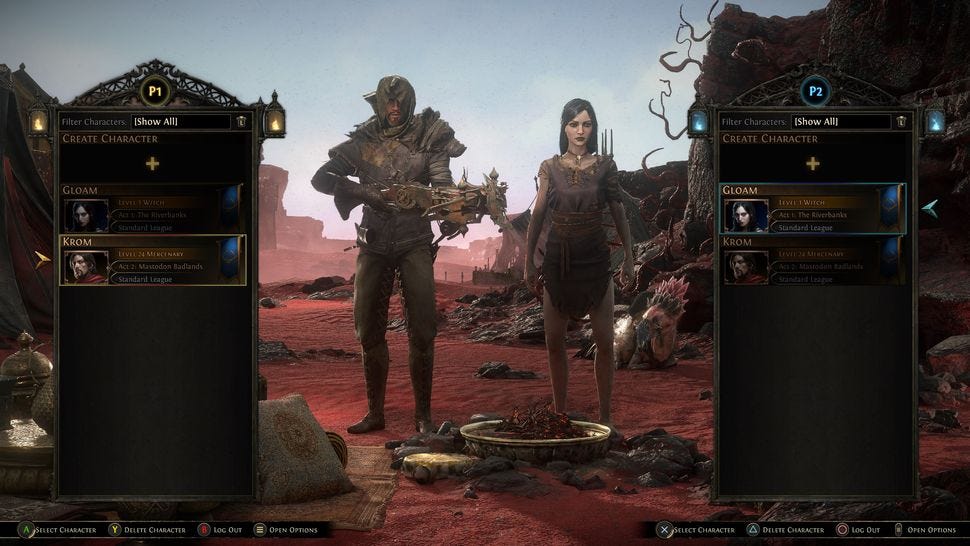Select Gloam the Witch in P1's list
The image size is (970, 546).
[152, 208]
